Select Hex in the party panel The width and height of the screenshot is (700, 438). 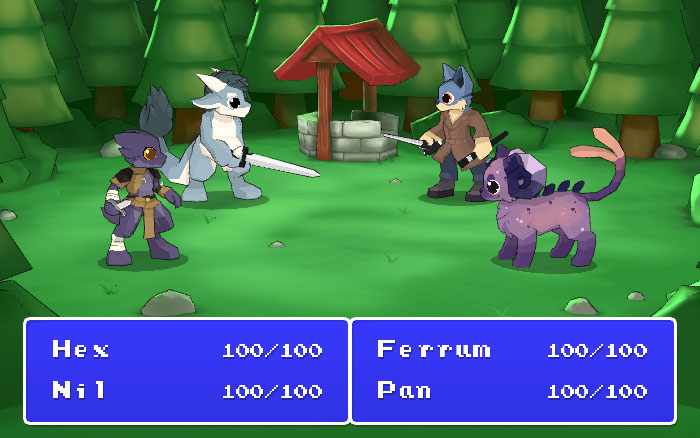coord(81,350)
